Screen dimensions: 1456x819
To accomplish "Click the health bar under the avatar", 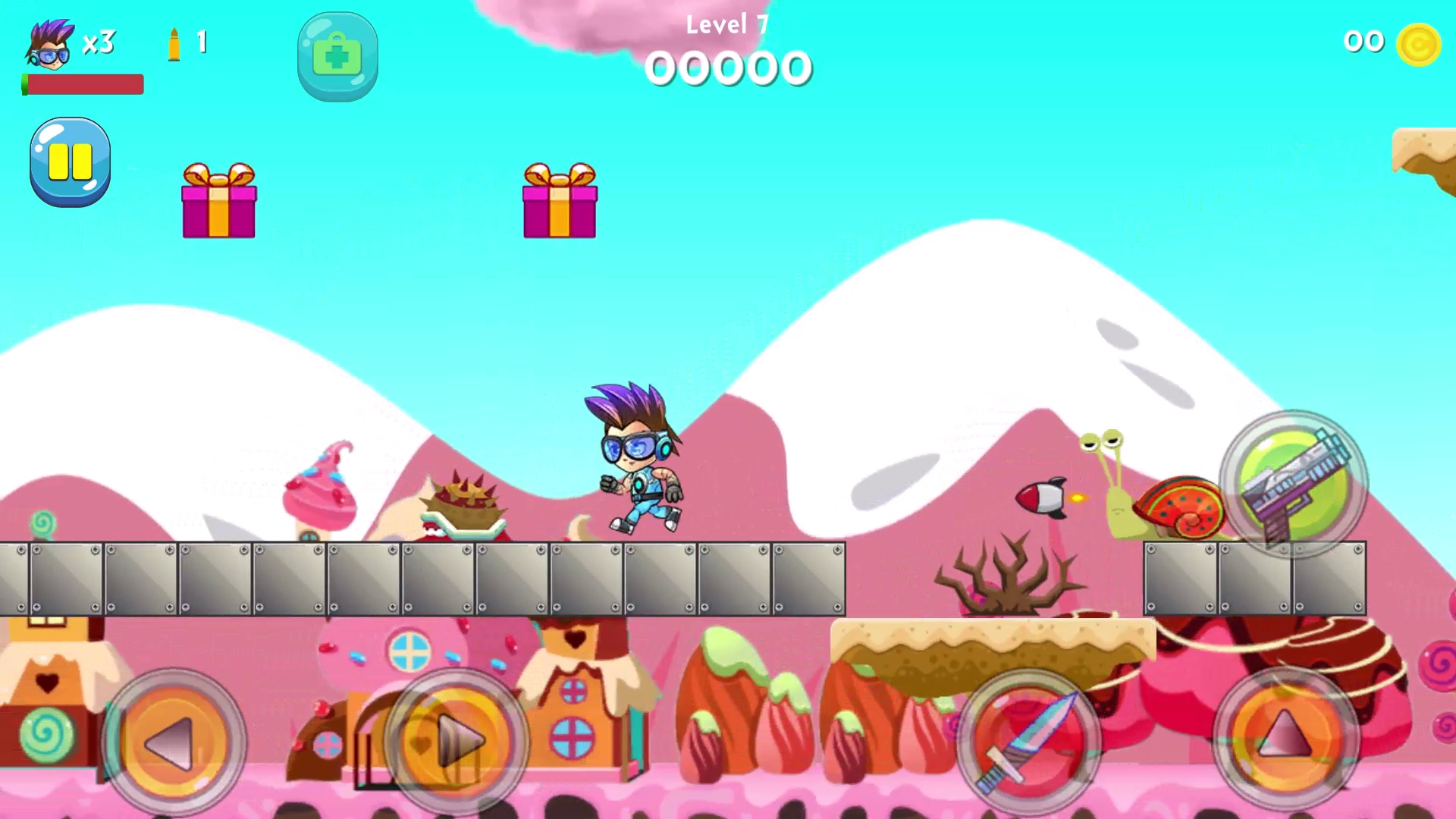I will [81, 85].
